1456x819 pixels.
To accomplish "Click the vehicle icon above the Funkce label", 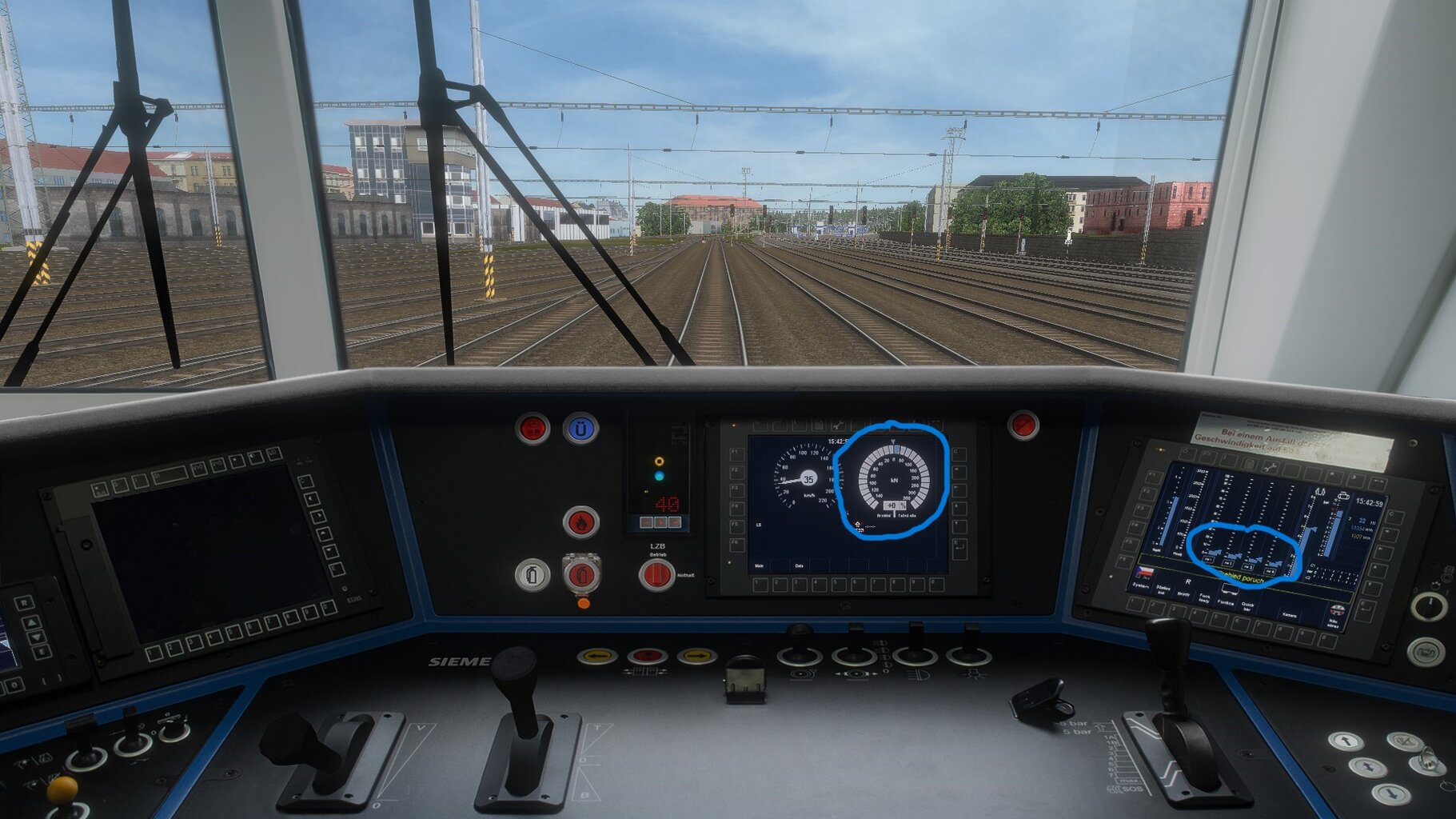I will tap(1231, 590).
